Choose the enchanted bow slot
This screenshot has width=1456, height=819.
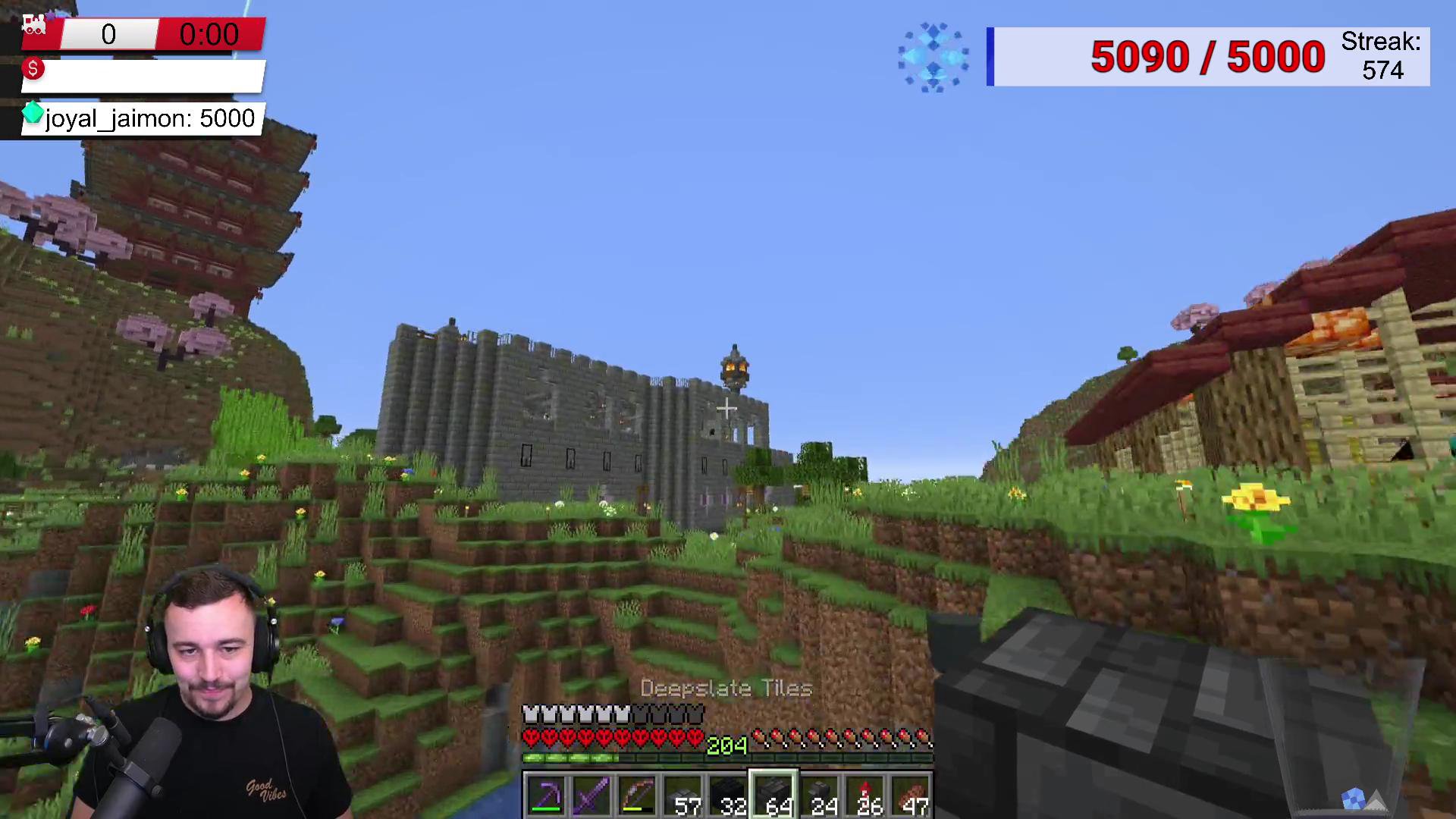pos(637,795)
